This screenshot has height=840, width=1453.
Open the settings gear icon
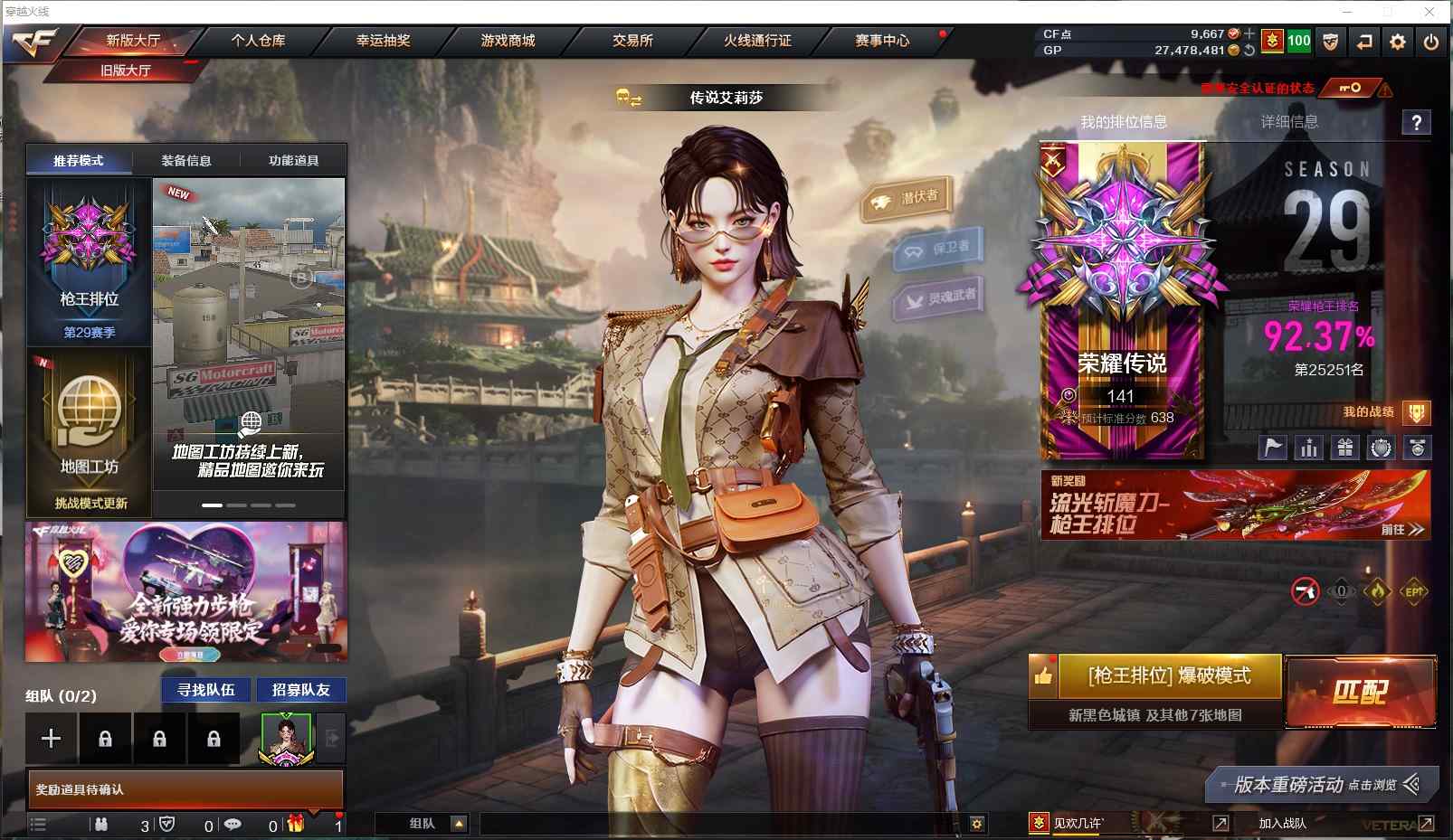(1398, 42)
